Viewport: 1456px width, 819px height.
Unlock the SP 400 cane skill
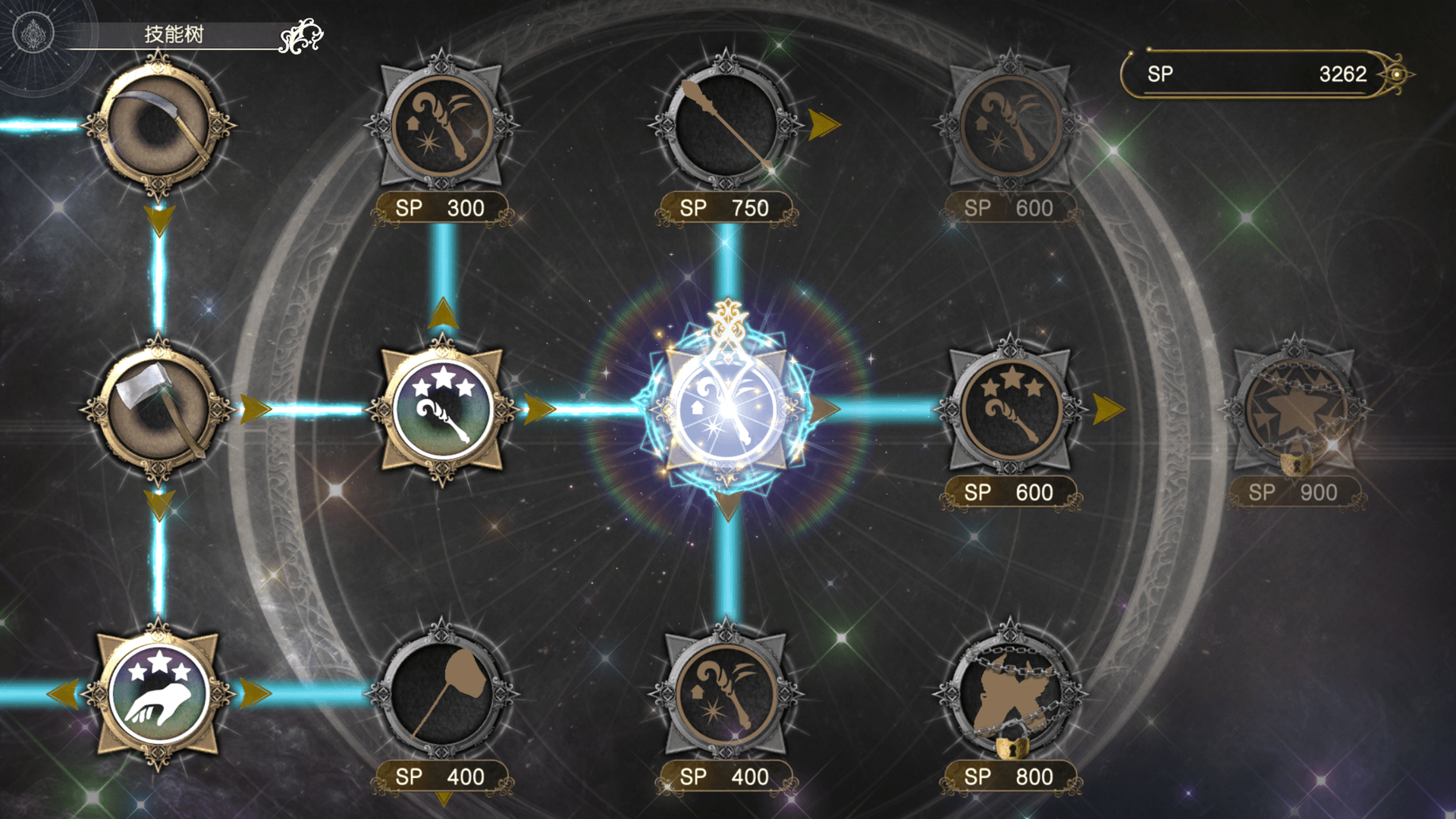[x=726, y=693]
